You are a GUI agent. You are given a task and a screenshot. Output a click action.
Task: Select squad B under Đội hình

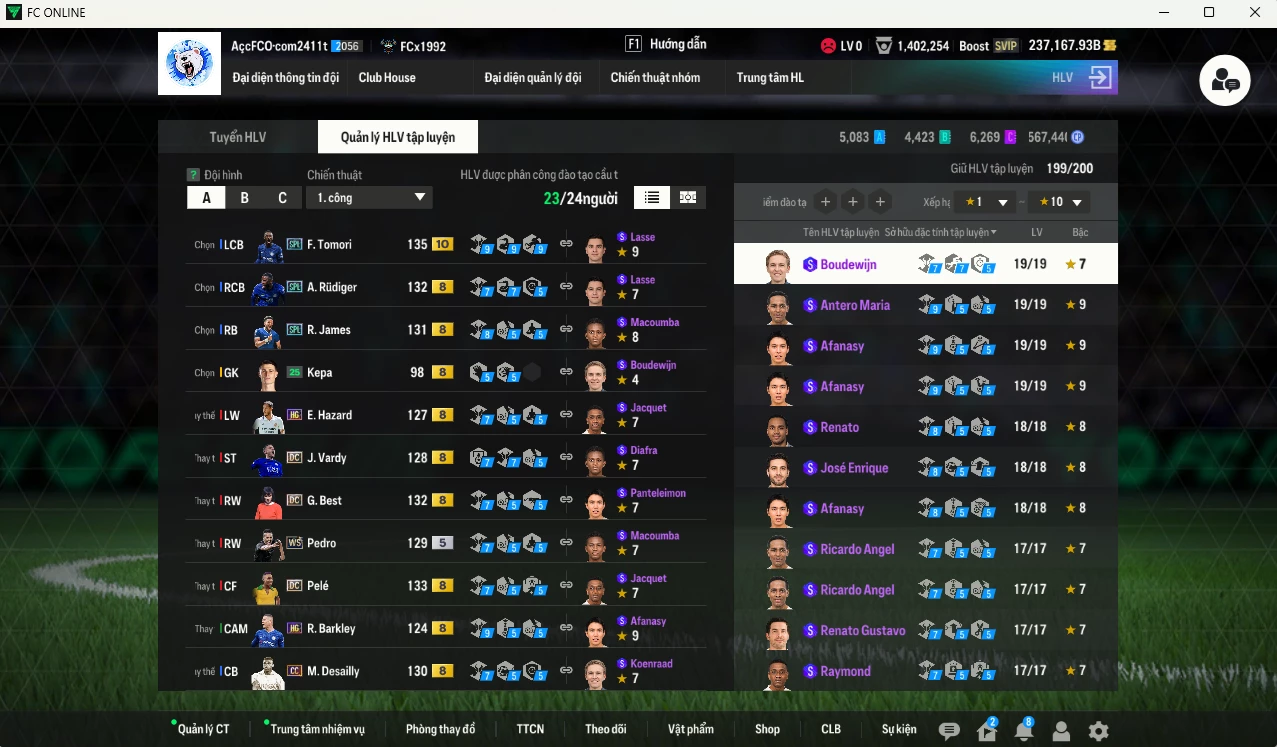click(x=244, y=198)
